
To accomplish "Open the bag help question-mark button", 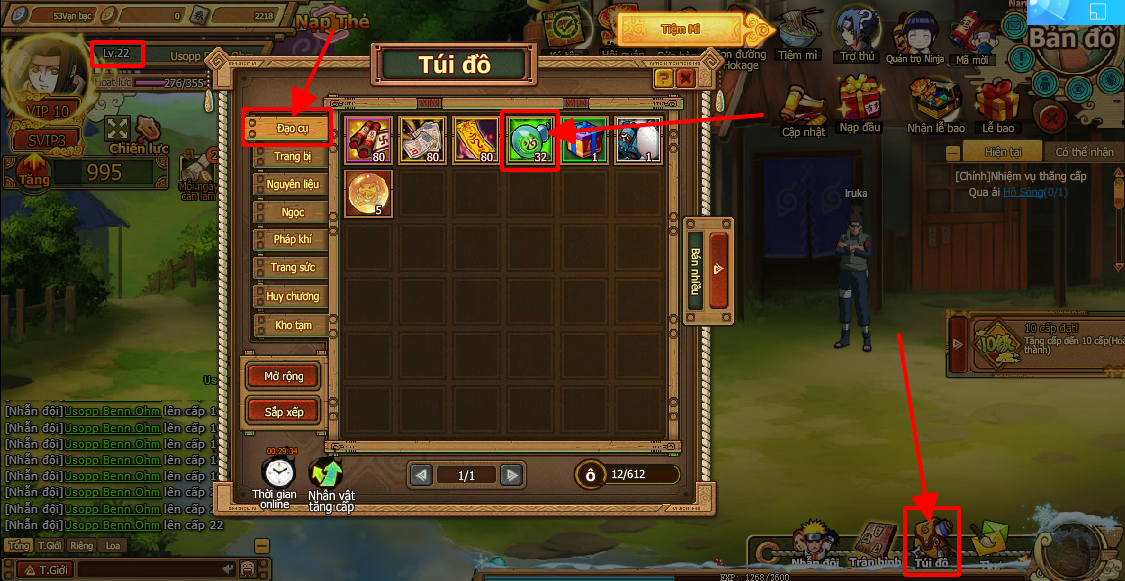I will pos(663,77).
